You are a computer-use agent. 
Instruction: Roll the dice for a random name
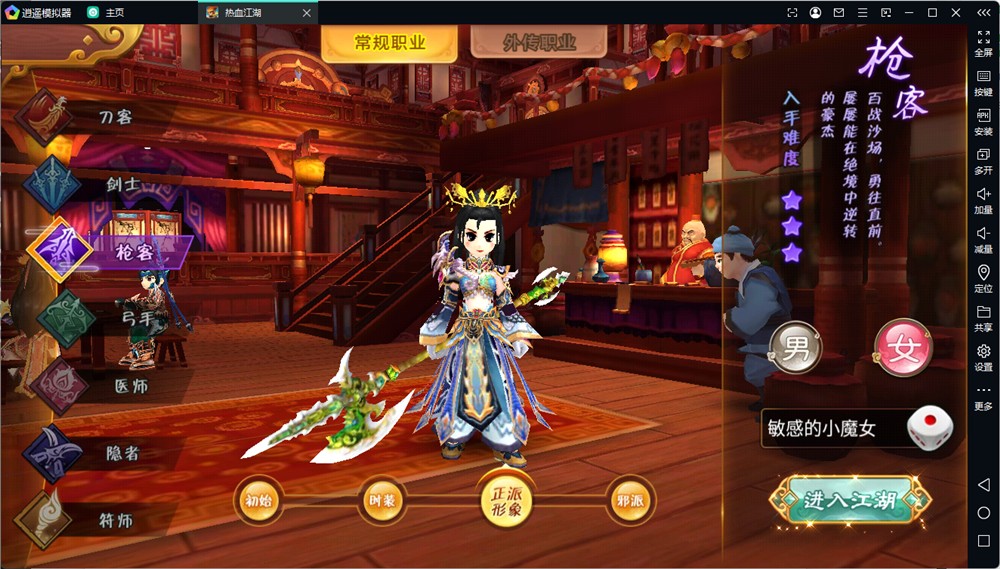929,427
